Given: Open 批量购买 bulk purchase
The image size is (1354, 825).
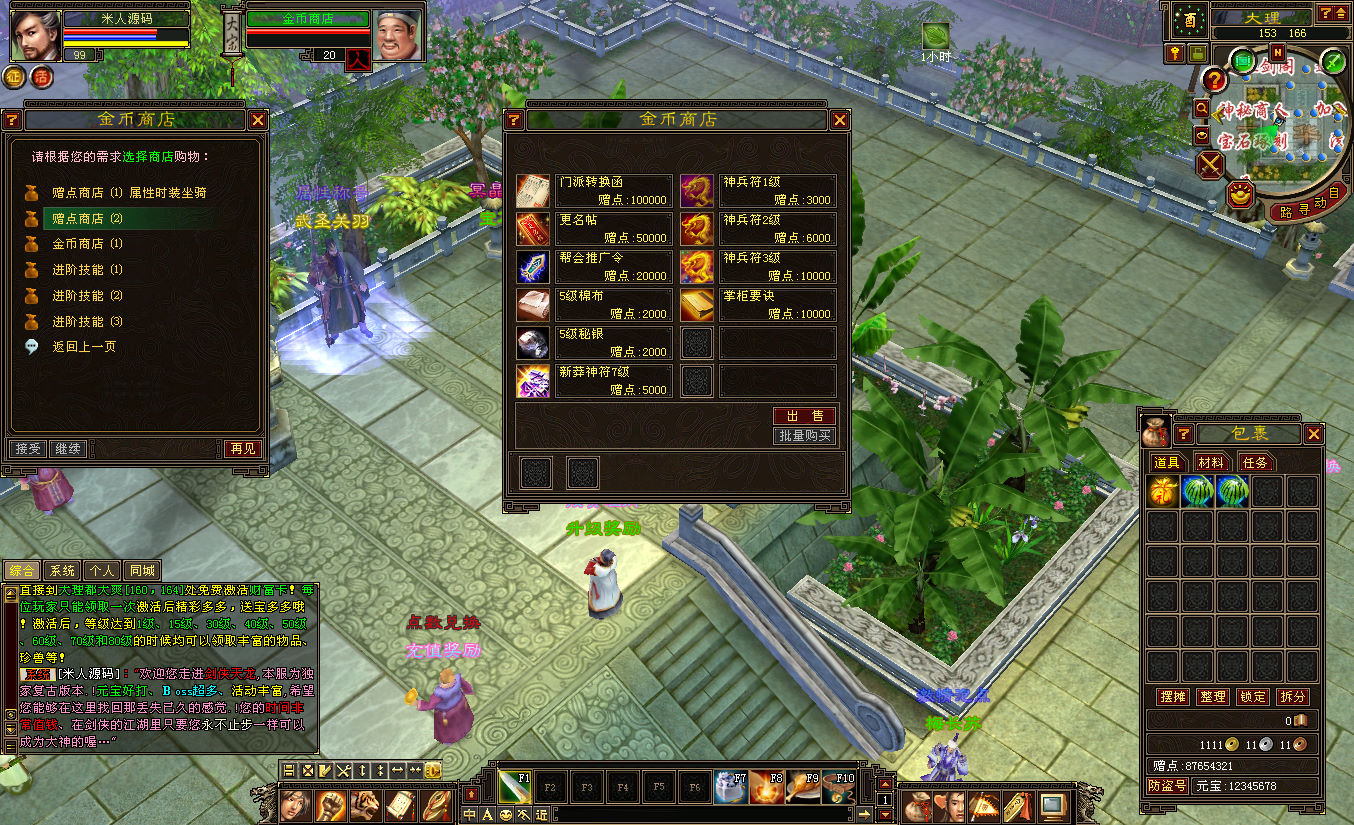Looking at the screenshot, I should pyautogui.click(x=804, y=436).
